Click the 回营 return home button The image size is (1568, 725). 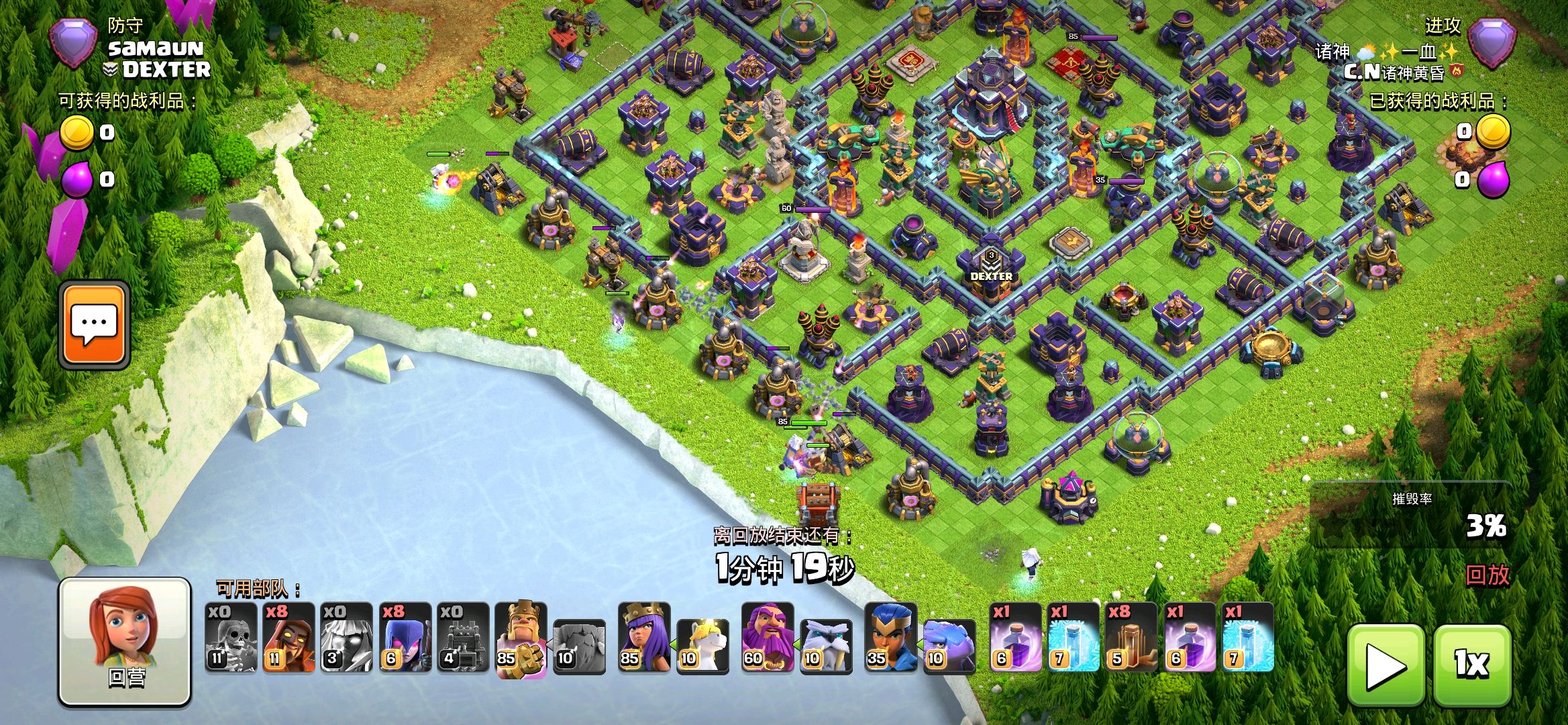[125, 641]
